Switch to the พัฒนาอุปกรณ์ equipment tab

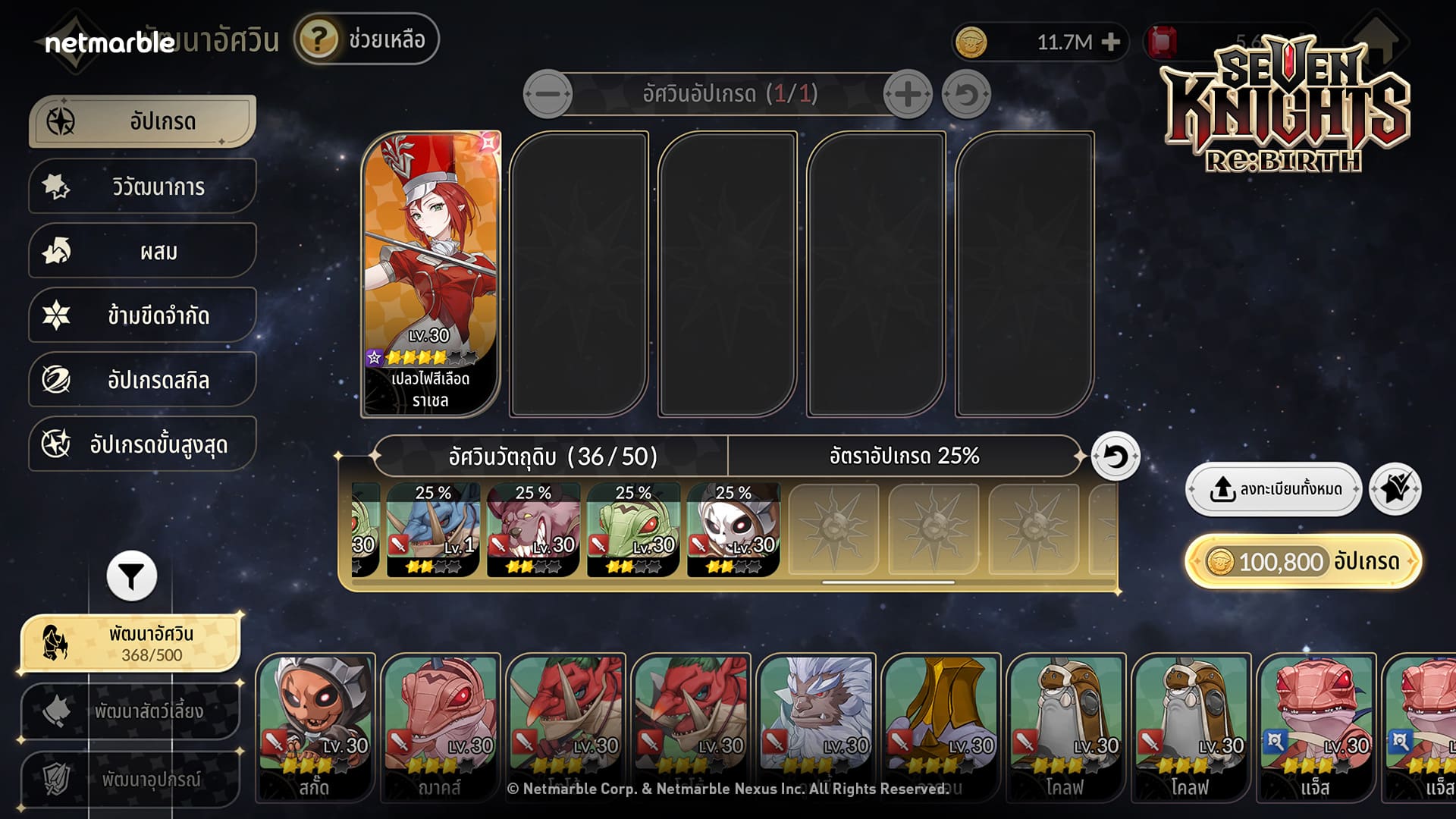(x=130, y=779)
